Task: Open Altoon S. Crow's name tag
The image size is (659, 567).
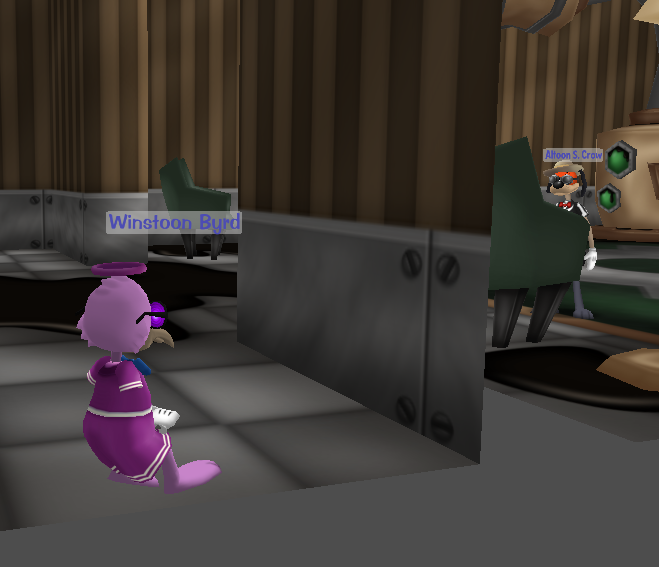Action: point(573,156)
